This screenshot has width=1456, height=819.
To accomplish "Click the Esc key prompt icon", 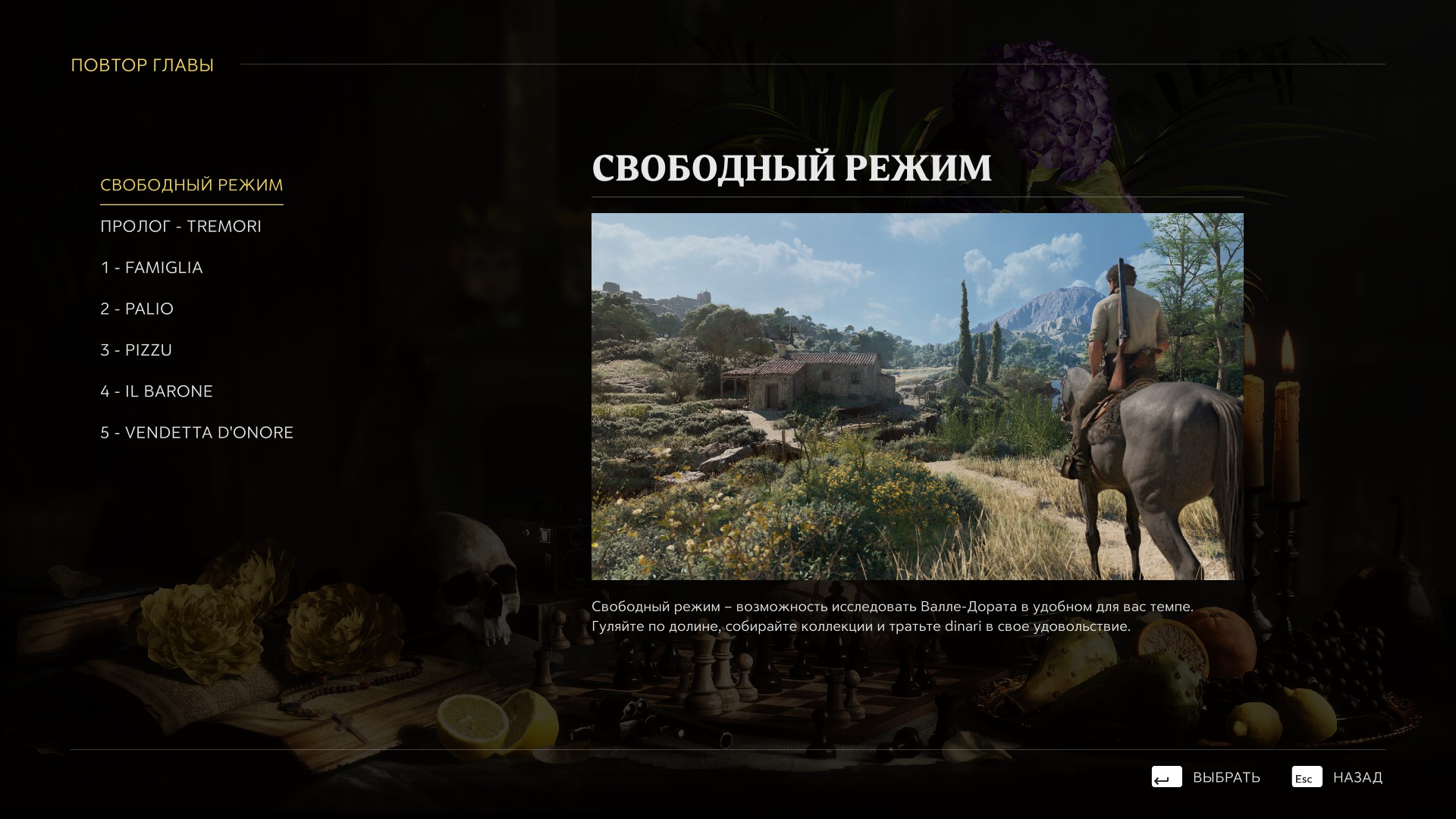I will pos(1306,777).
